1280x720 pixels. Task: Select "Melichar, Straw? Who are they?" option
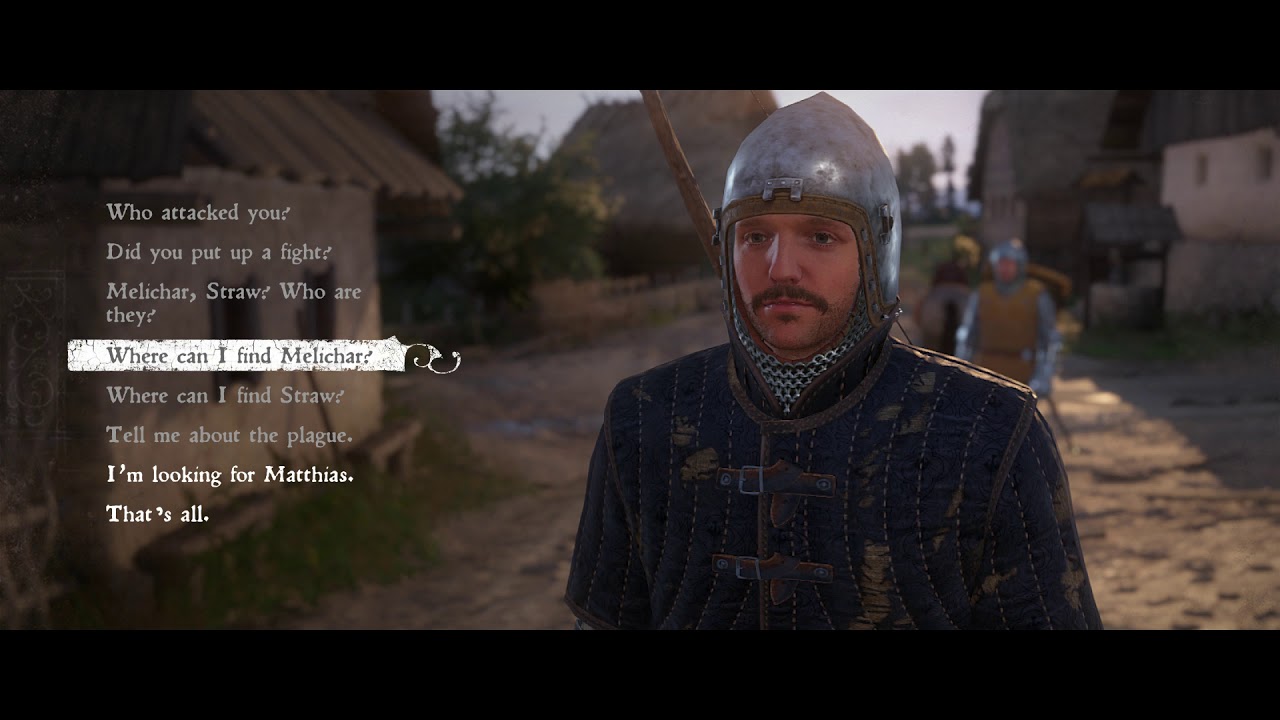(x=233, y=303)
